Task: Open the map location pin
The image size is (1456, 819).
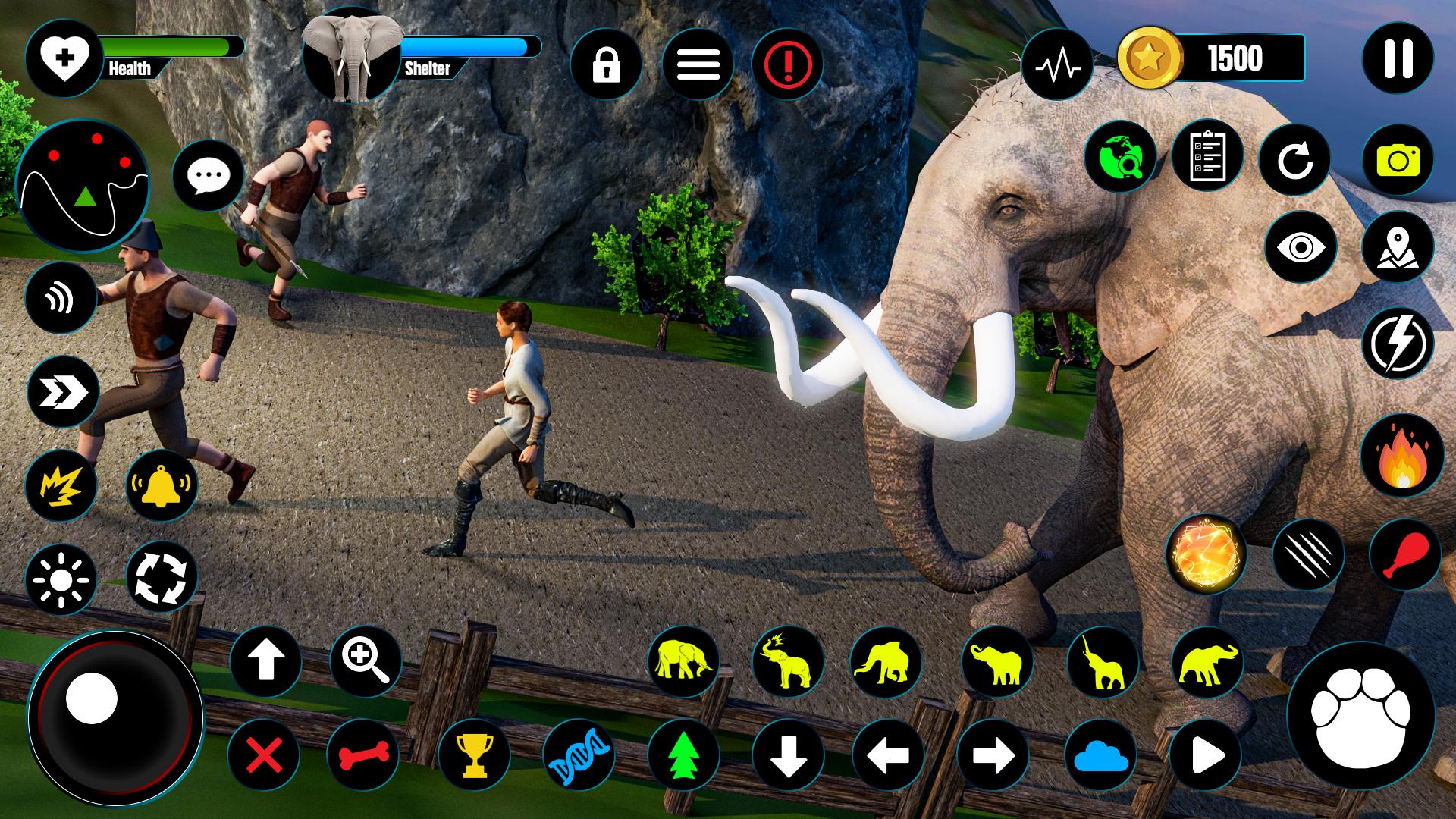Action: point(1398,248)
